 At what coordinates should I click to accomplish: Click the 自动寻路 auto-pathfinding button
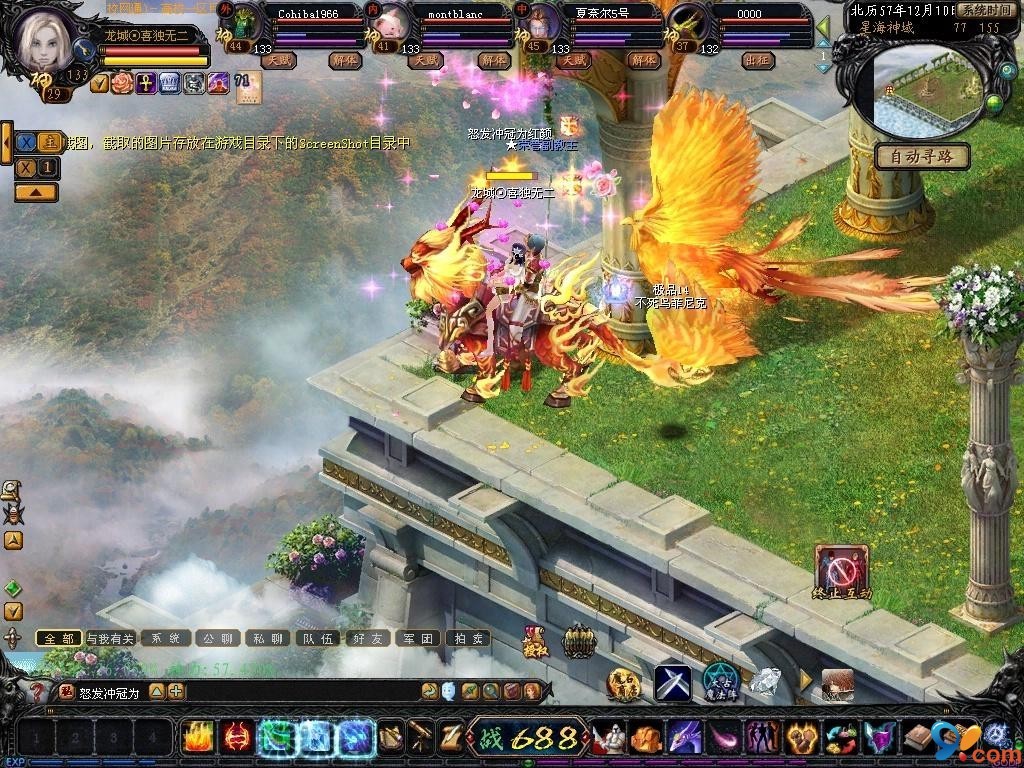922,156
